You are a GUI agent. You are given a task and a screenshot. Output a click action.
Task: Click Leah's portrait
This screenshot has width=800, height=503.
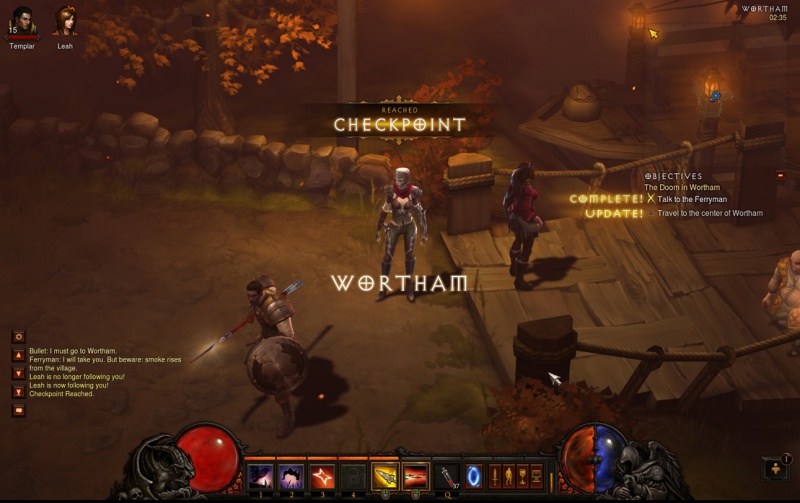pyautogui.click(x=65, y=22)
